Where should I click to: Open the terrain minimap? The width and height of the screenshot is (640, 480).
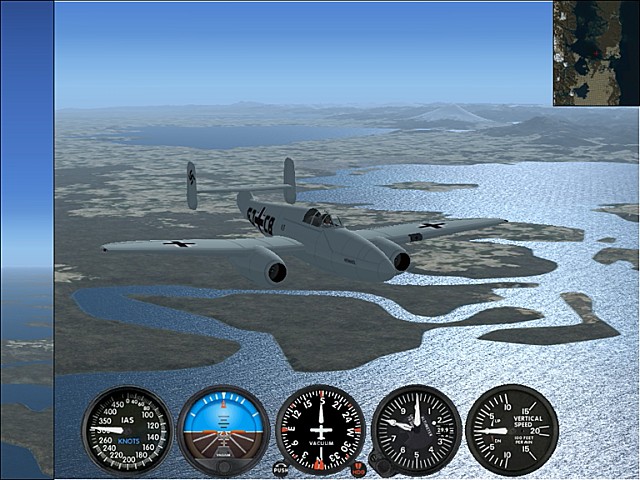tap(596, 53)
